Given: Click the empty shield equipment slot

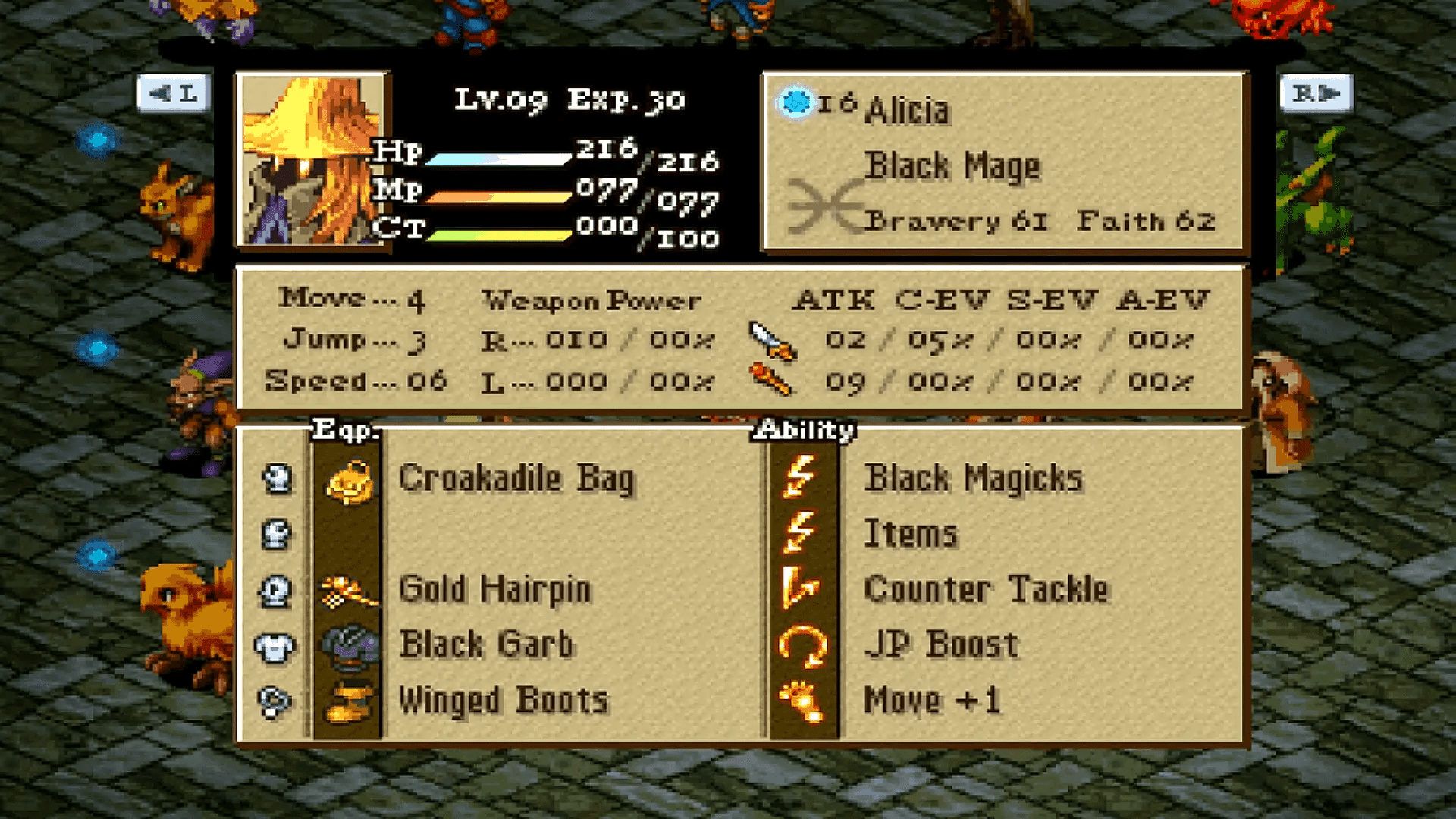Looking at the screenshot, I should pyautogui.click(x=277, y=533).
